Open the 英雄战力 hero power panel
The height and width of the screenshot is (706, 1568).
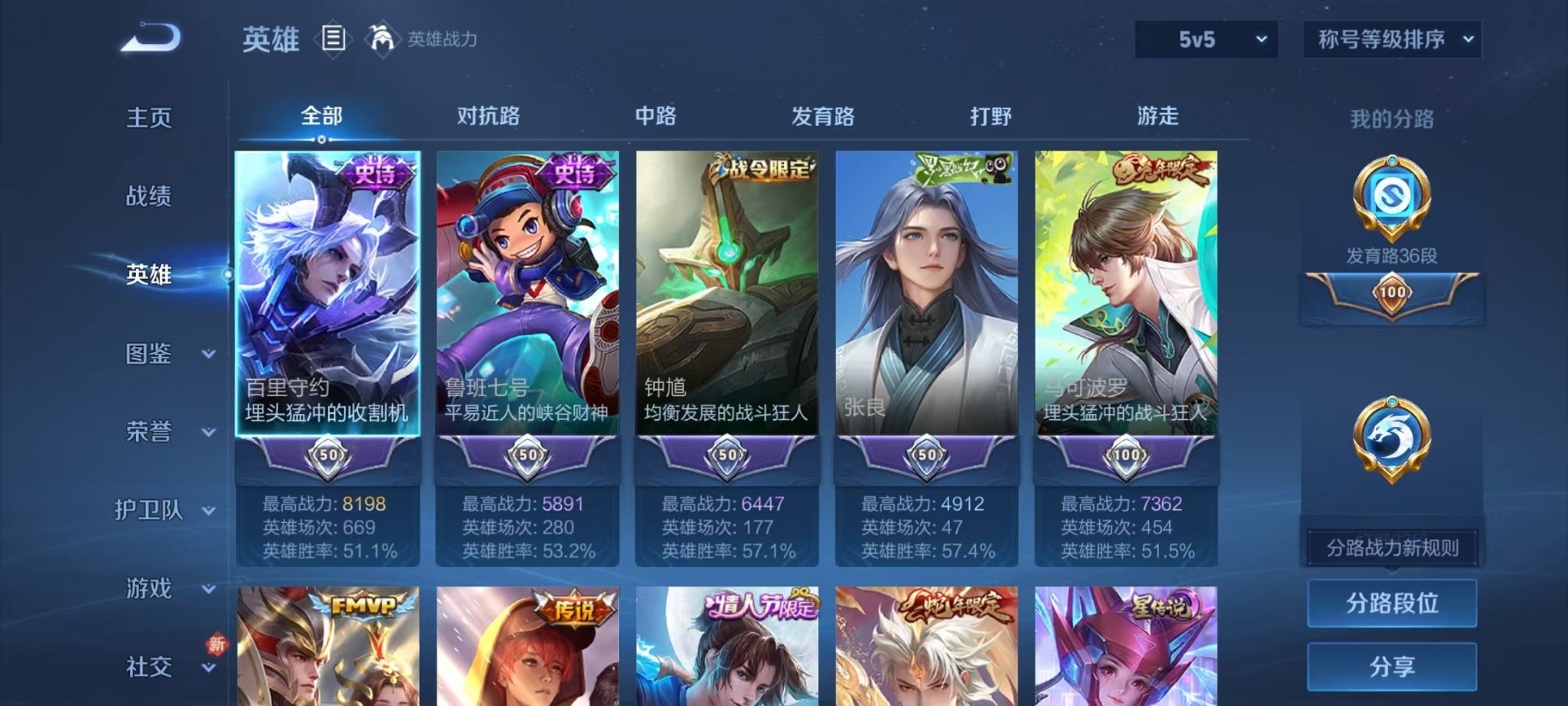click(382, 38)
